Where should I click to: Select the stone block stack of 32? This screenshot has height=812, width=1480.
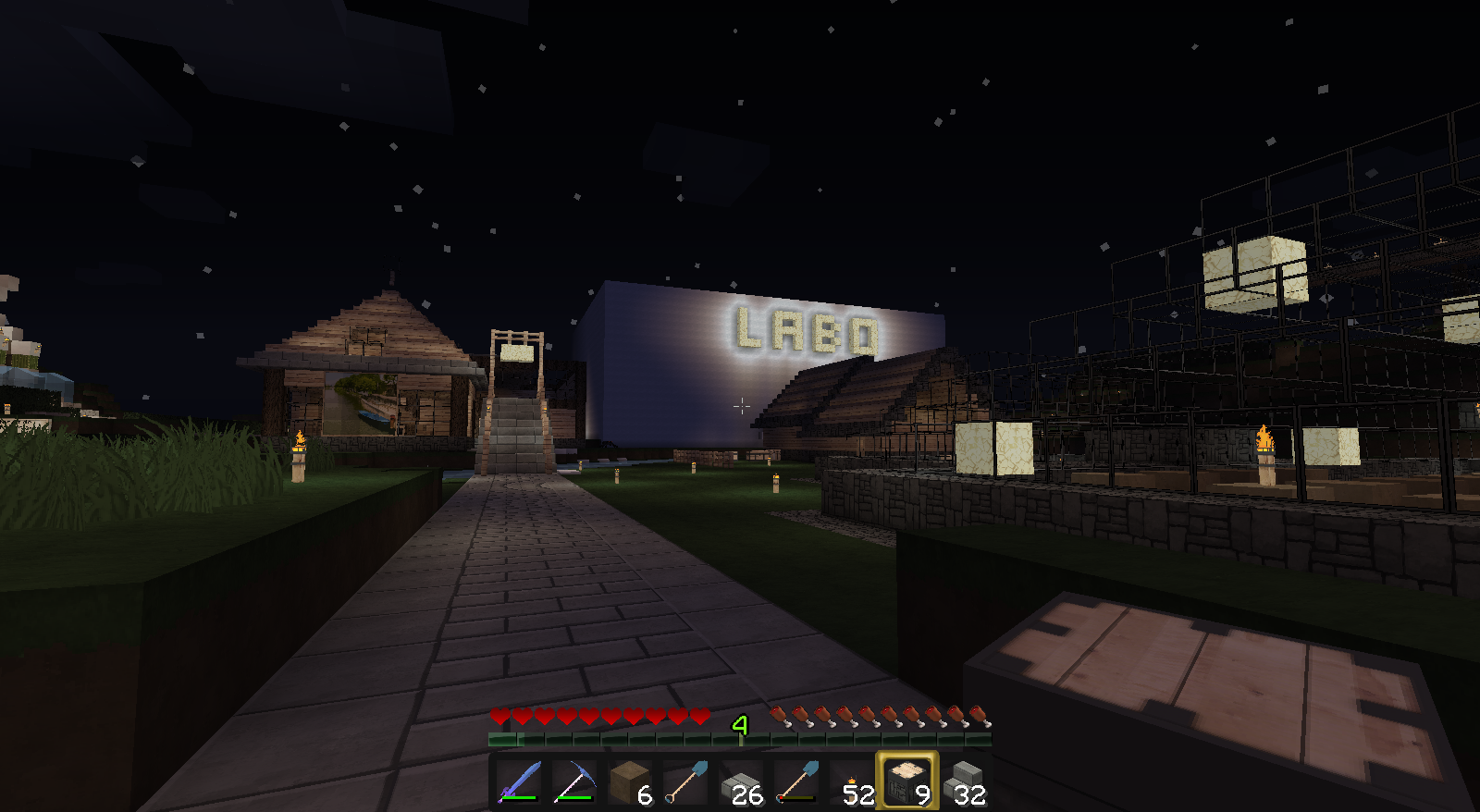[x=963, y=781]
